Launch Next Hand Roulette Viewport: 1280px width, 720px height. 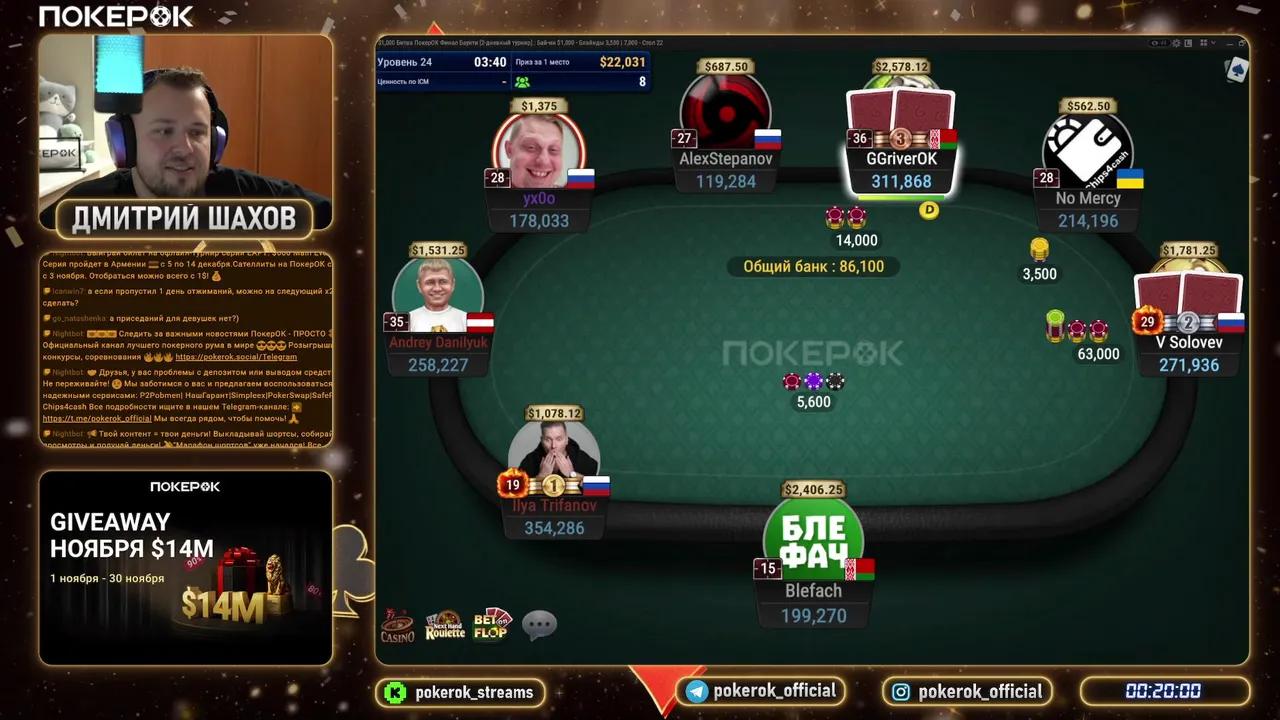[x=444, y=625]
